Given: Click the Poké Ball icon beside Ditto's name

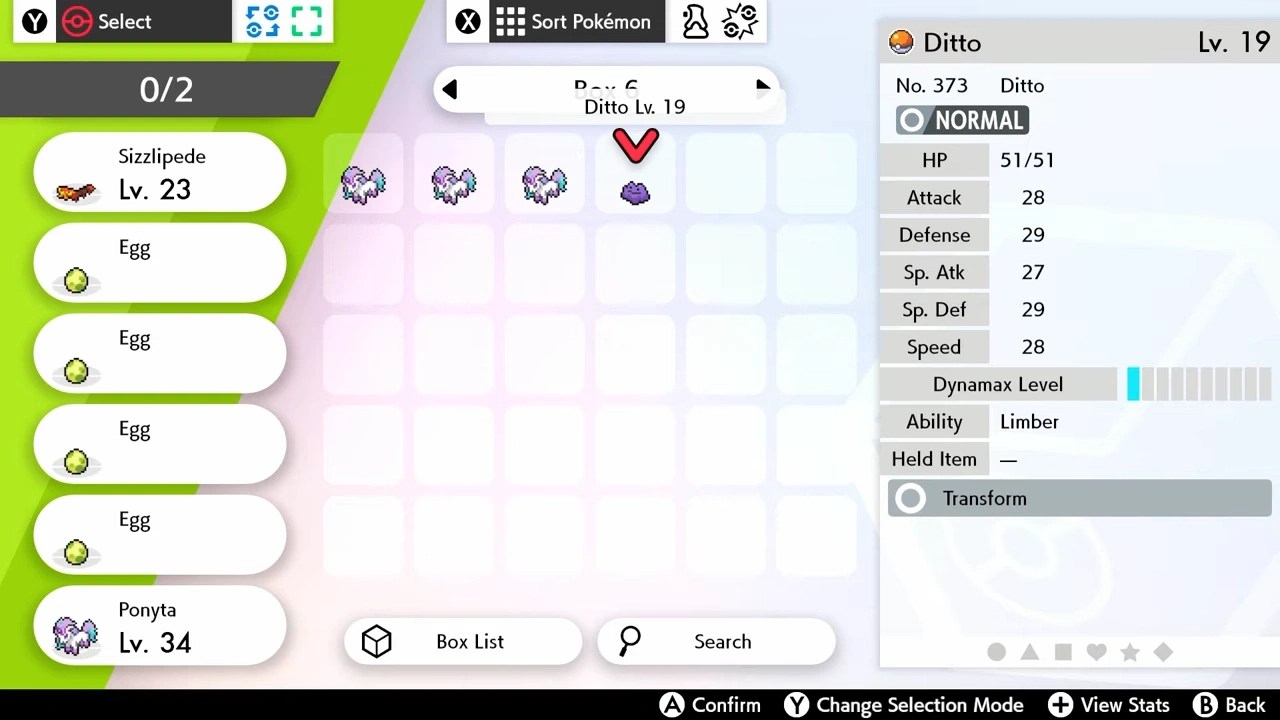Looking at the screenshot, I should coord(899,42).
